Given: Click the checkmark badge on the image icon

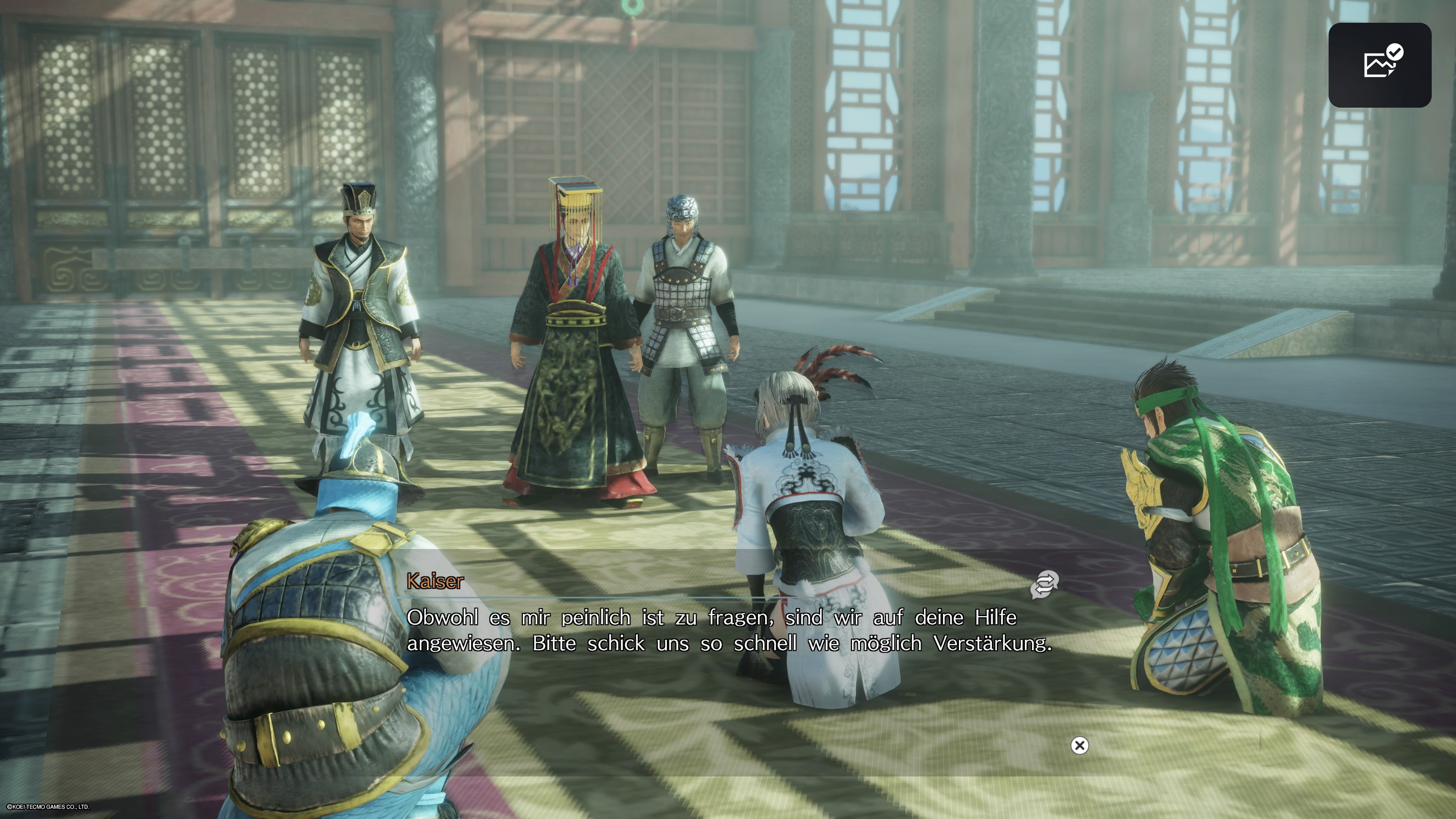Looking at the screenshot, I should 1395,53.
